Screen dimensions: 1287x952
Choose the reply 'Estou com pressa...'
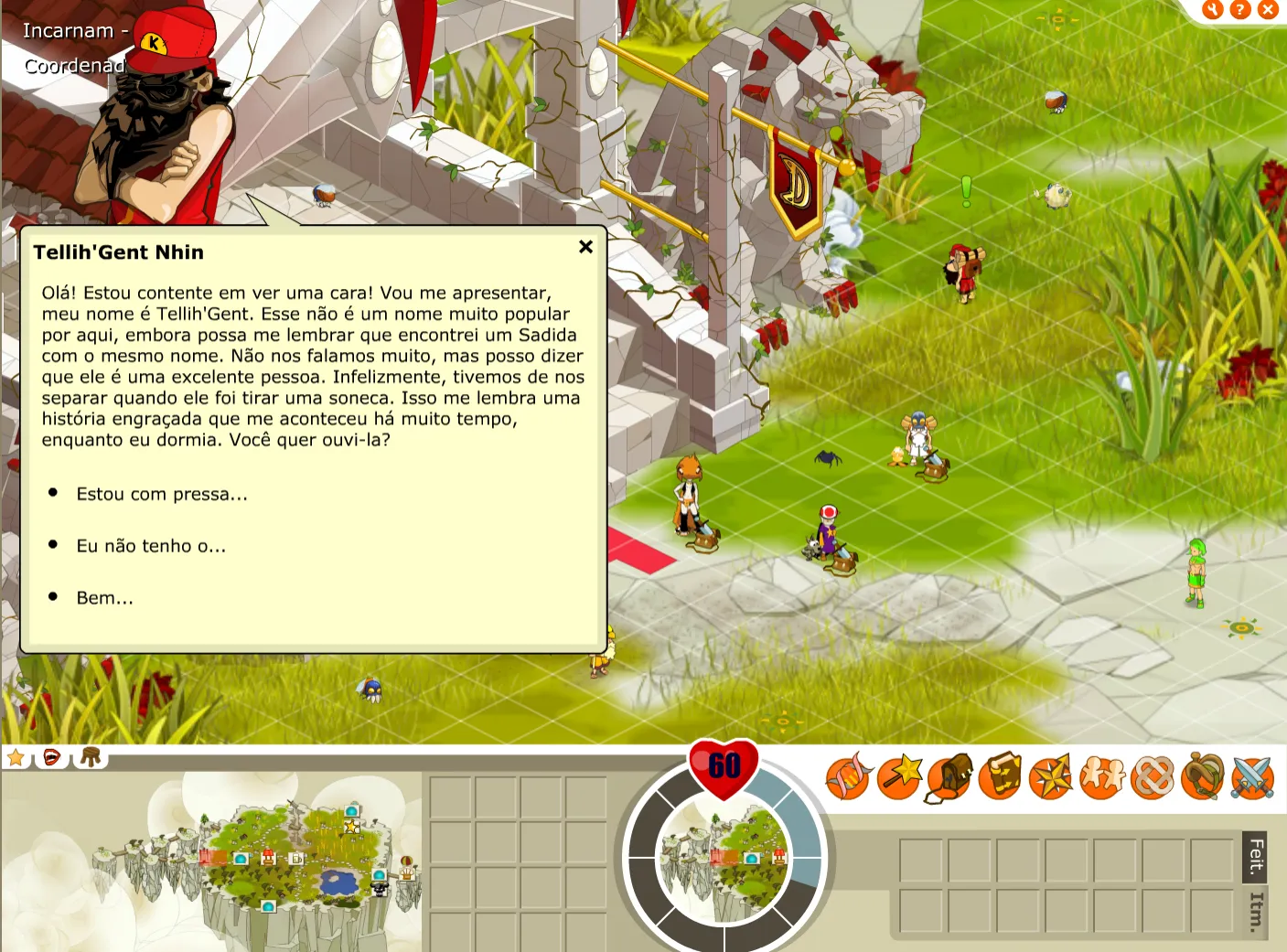(x=162, y=495)
